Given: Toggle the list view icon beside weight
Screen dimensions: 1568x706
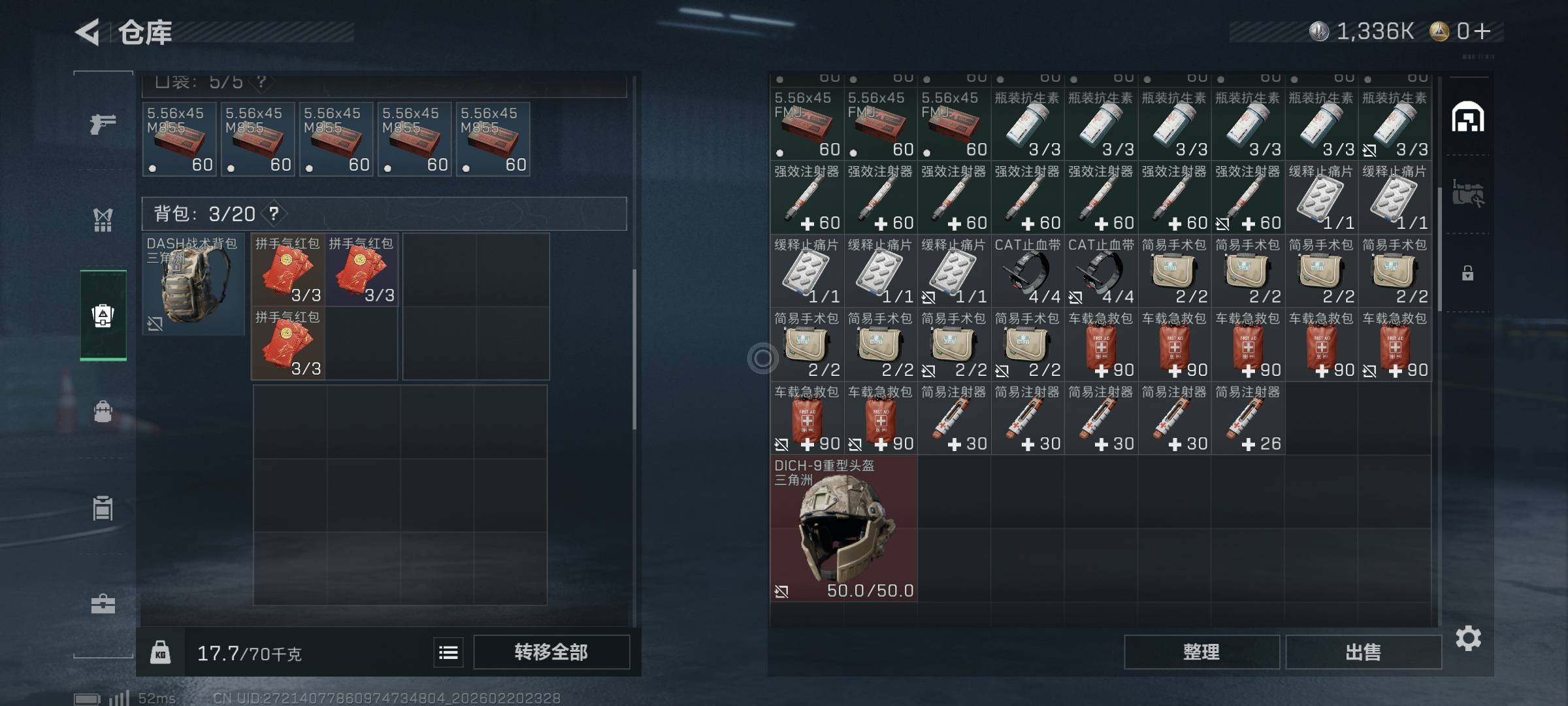Looking at the screenshot, I should pos(448,652).
